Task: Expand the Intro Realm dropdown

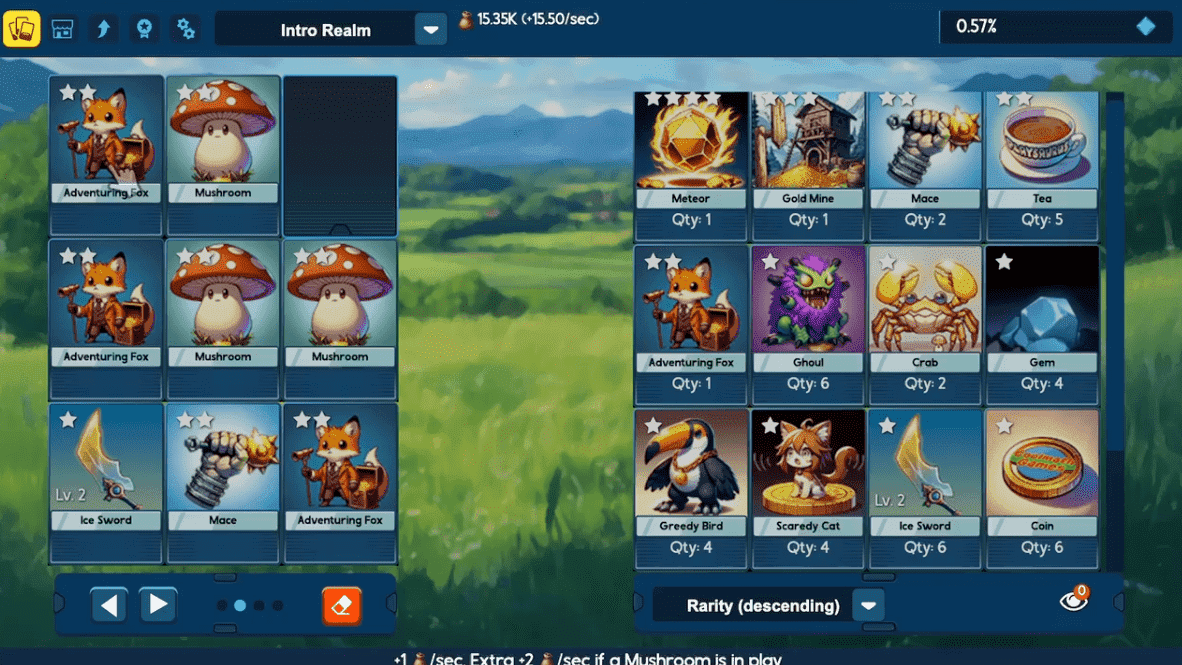Action: click(x=430, y=30)
